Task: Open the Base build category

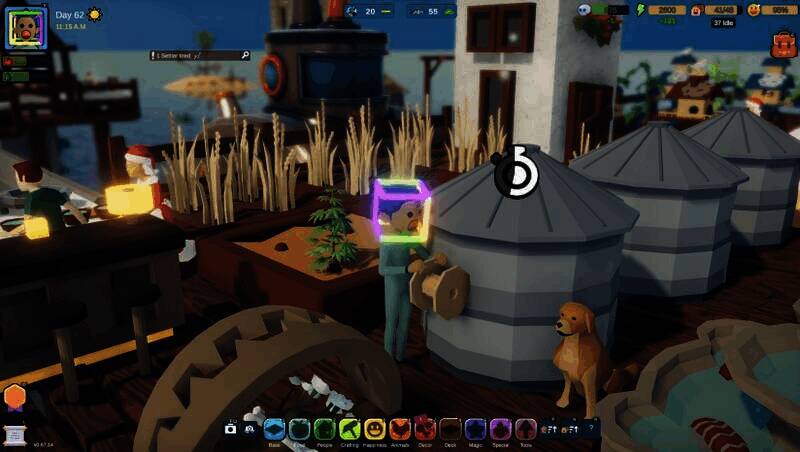Action: (x=275, y=428)
